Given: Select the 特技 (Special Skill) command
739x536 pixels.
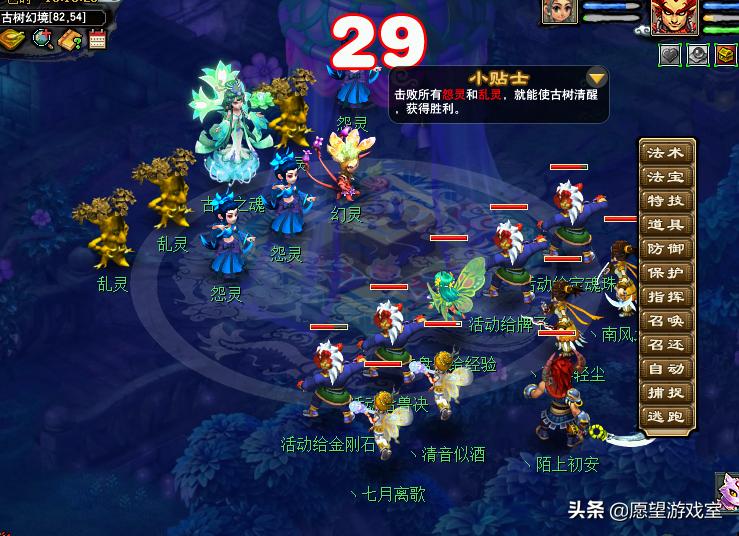Looking at the screenshot, I should pyautogui.click(x=665, y=201).
